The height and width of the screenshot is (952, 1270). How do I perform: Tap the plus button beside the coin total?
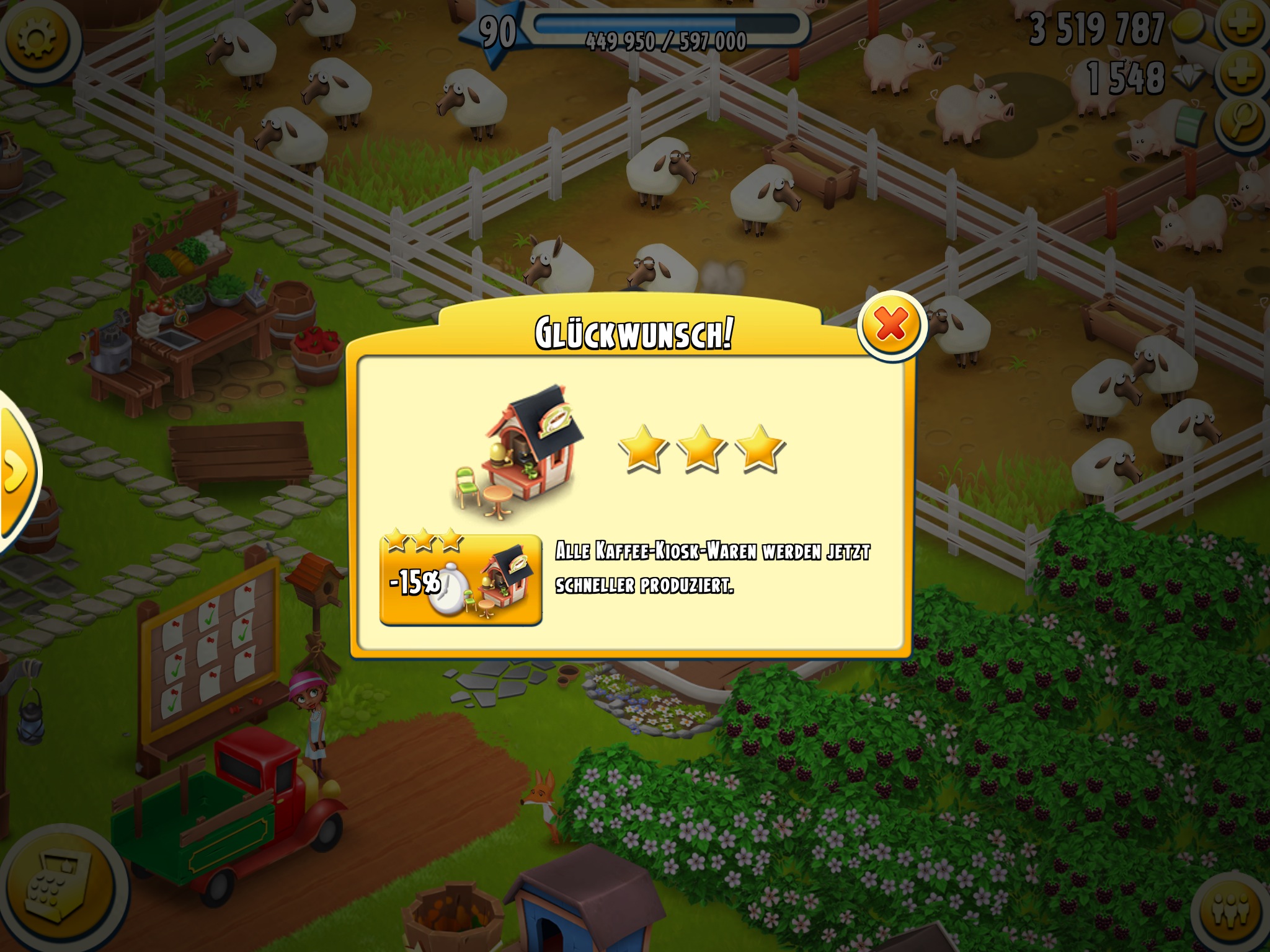coord(1243,26)
